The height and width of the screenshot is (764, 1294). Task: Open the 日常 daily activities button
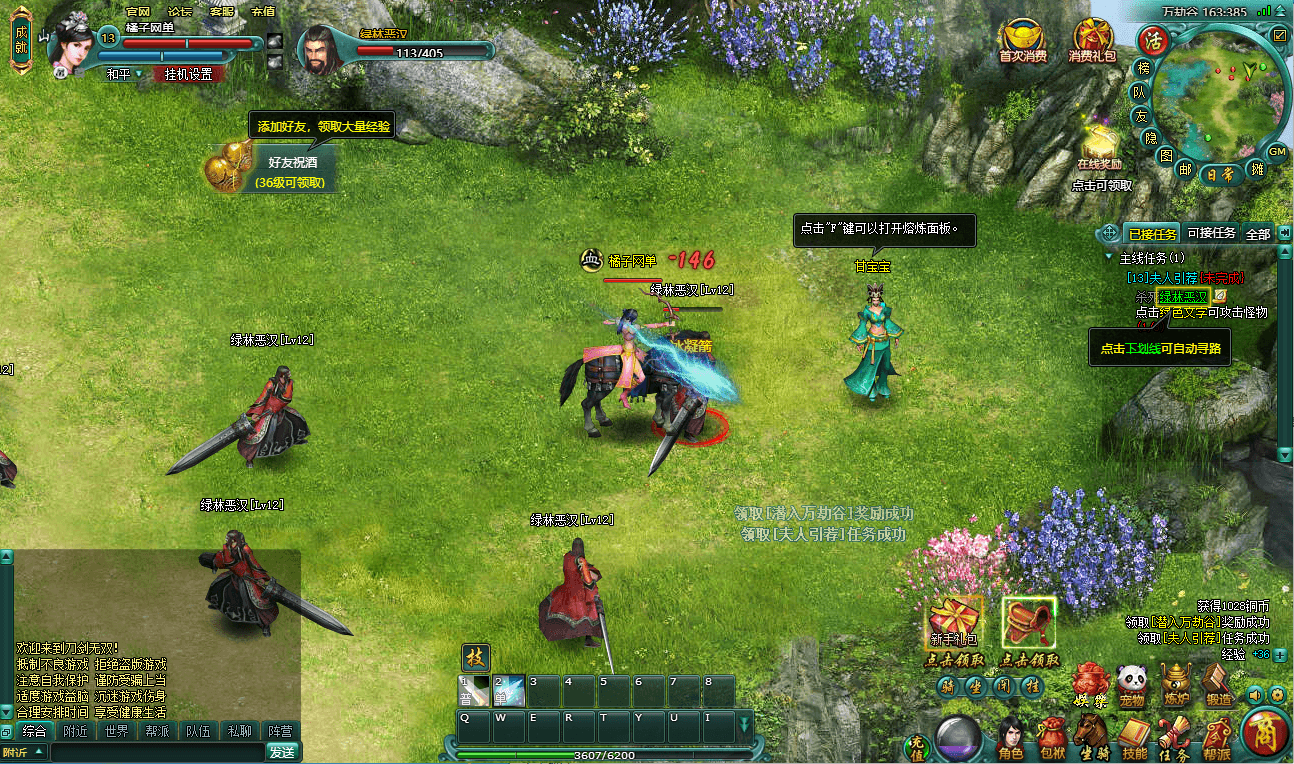(x=1219, y=173)
